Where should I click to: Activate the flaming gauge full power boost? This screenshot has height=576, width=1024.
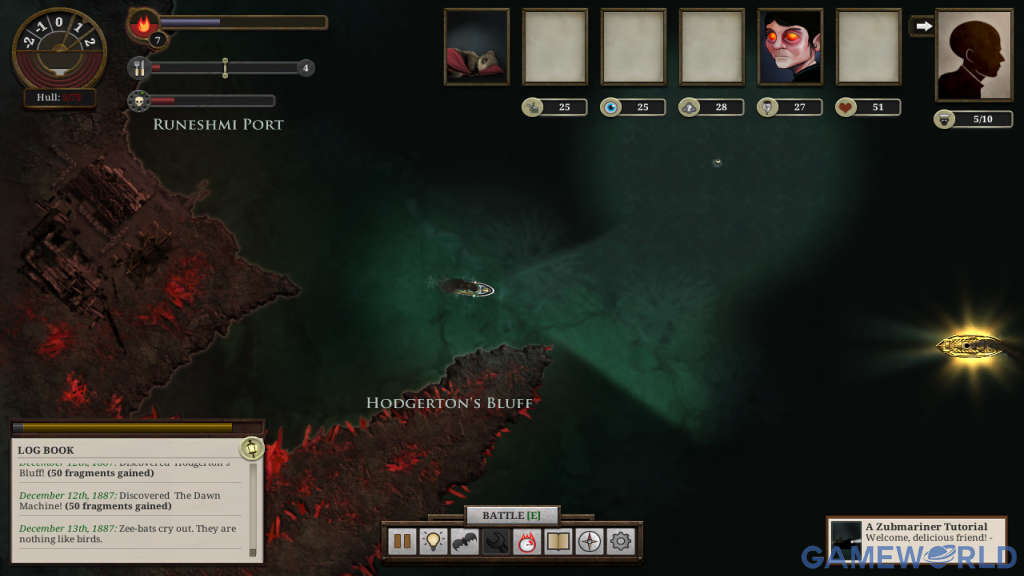coord(526,541)
